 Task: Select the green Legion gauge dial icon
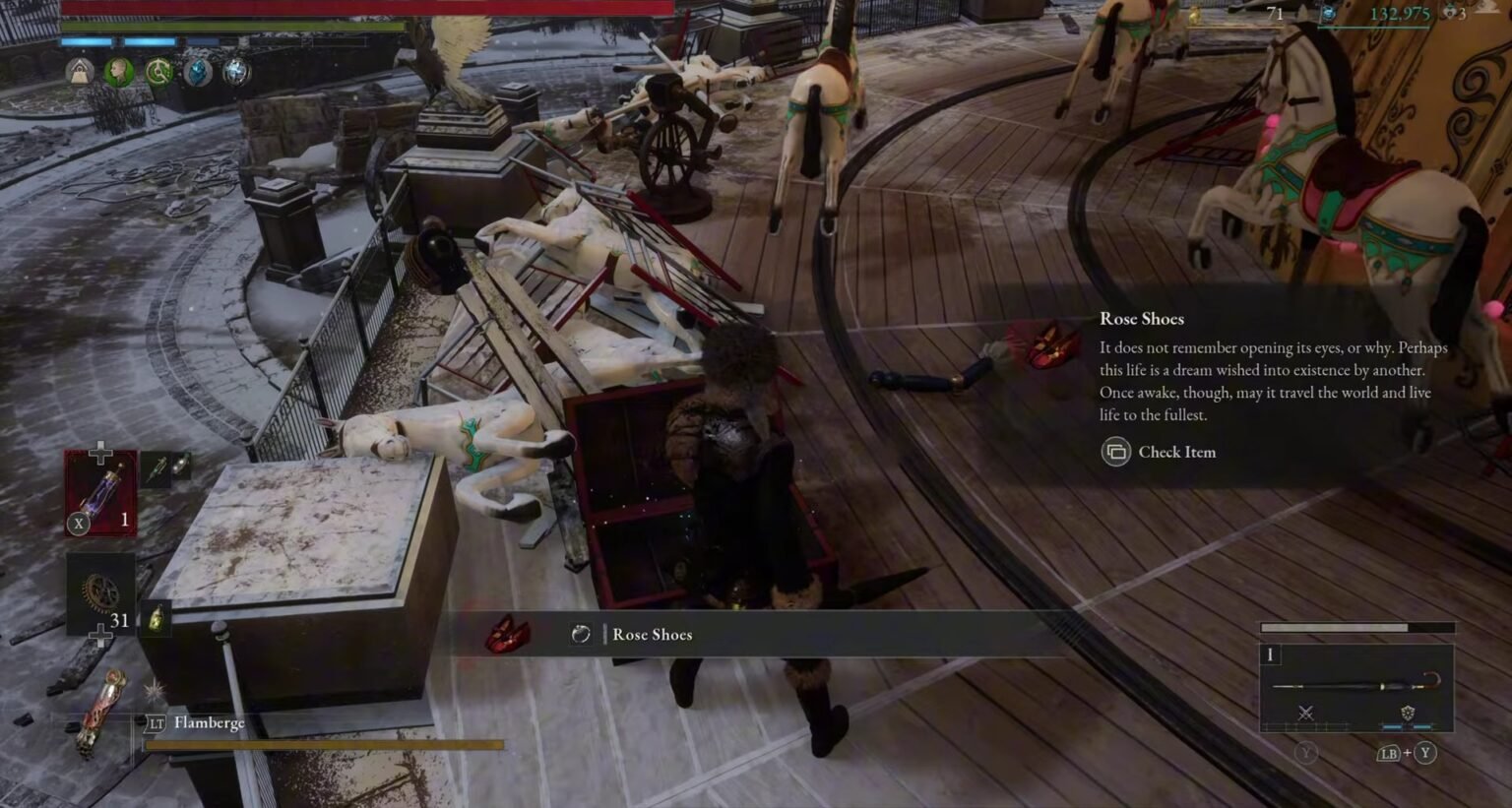pos(159,70)
